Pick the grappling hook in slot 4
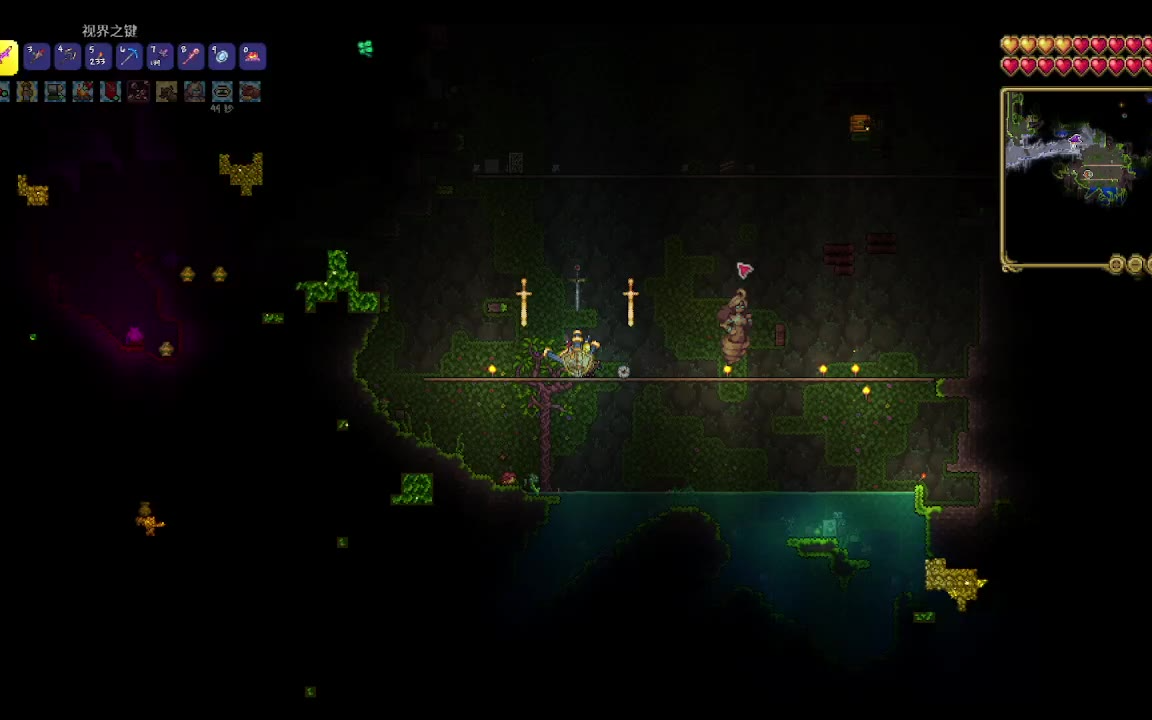This screenshot has width=1152, height=720. pos(67,56)
